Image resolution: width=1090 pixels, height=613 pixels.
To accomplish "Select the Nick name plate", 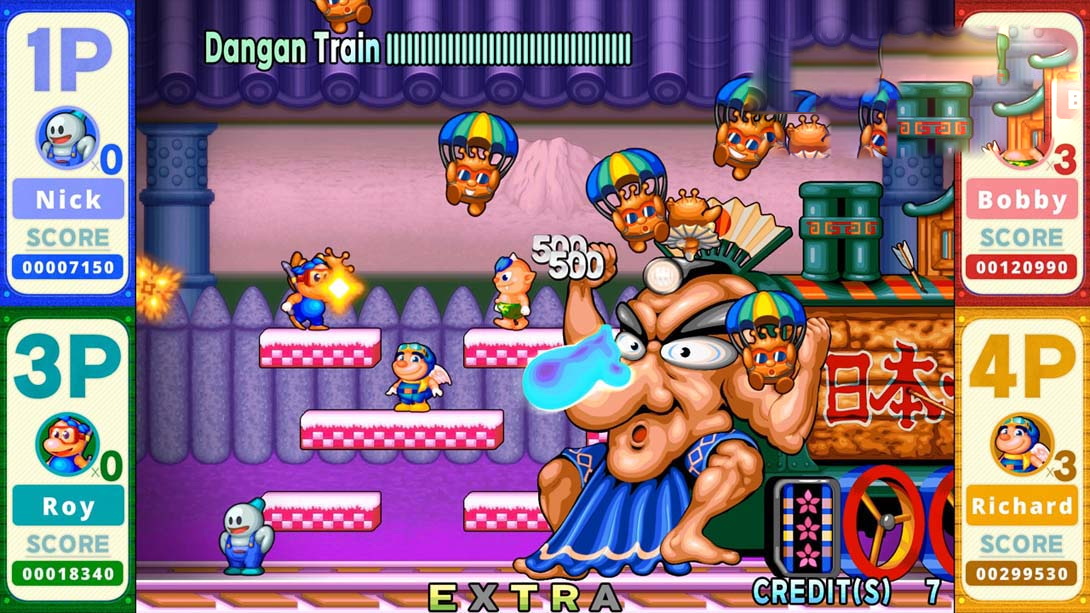I will (x=68, y=199).
